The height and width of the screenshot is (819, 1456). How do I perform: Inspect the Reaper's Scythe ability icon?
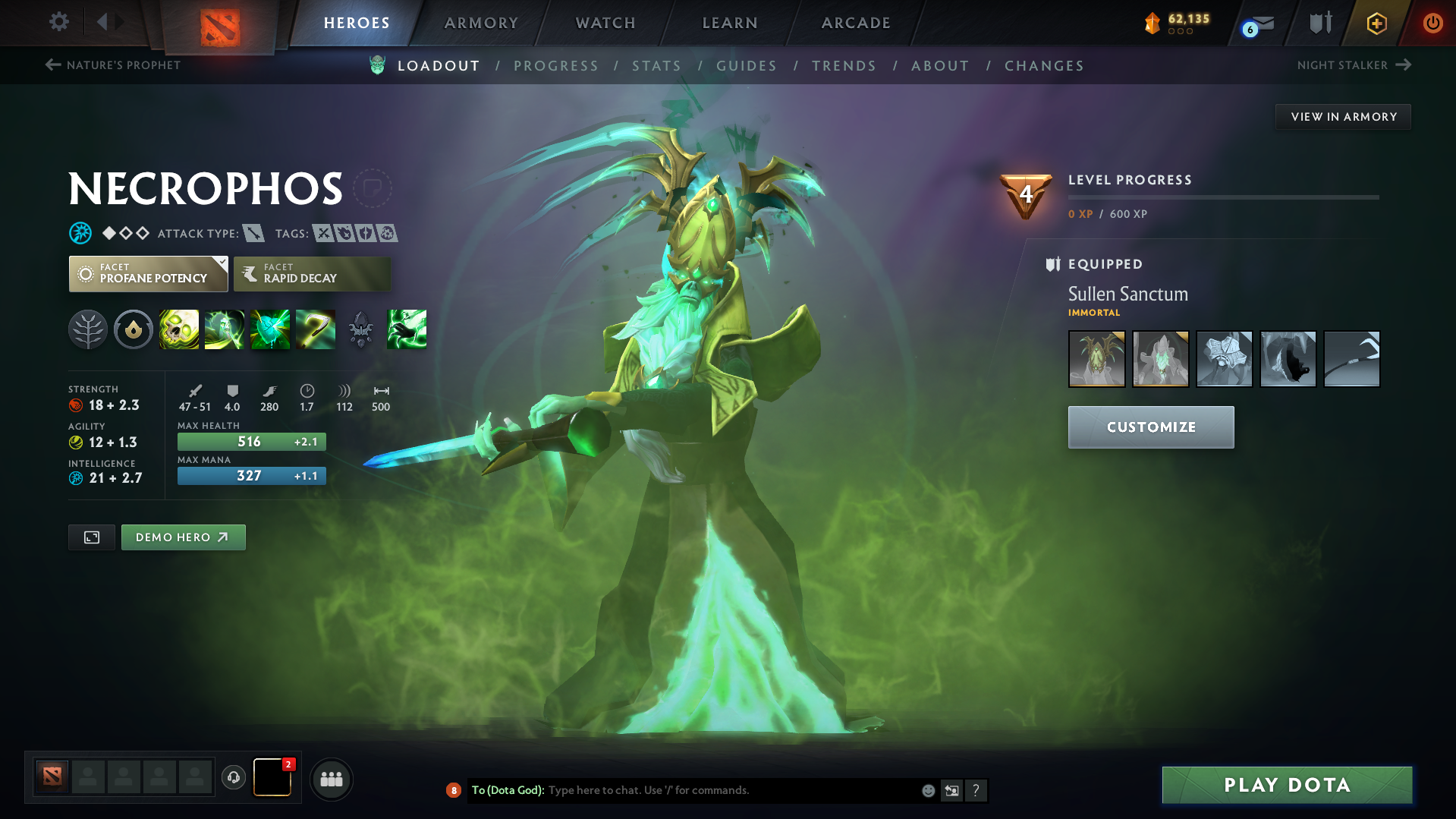pos(316,329)
